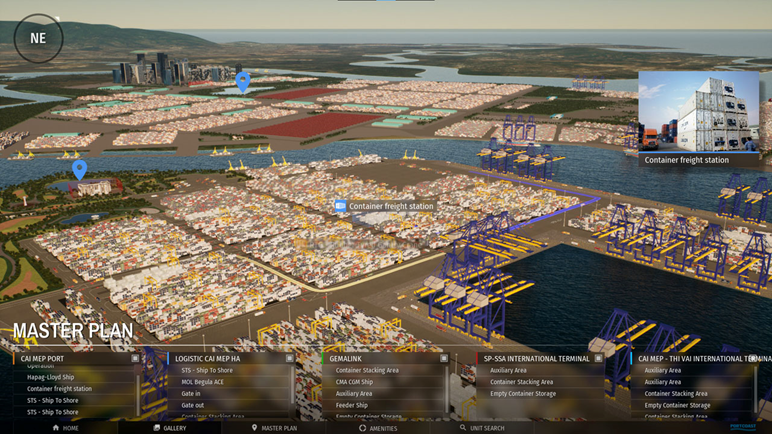Collapse the Gemalink panel
Image resolution: width=772 pixels, height=434 pixels.
coord(444,358)
